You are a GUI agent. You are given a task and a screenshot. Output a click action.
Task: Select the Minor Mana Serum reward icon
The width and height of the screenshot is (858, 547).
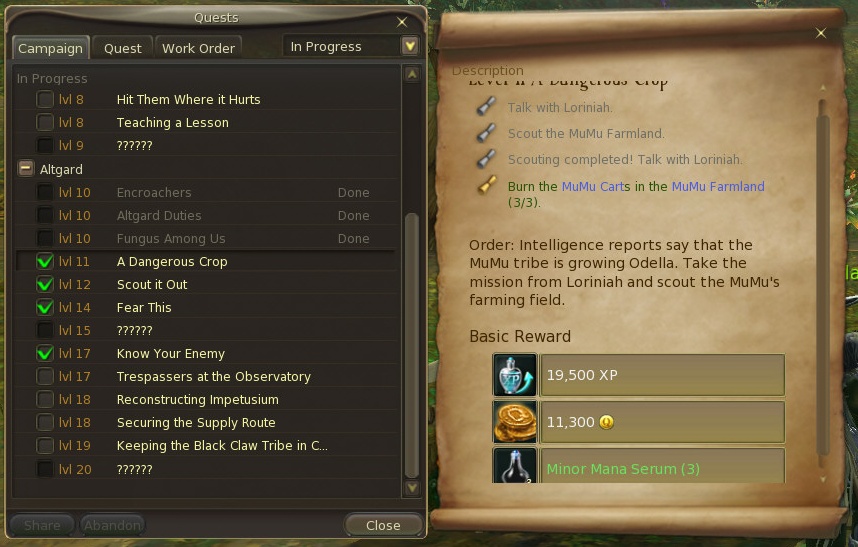[x=515, y=467]
